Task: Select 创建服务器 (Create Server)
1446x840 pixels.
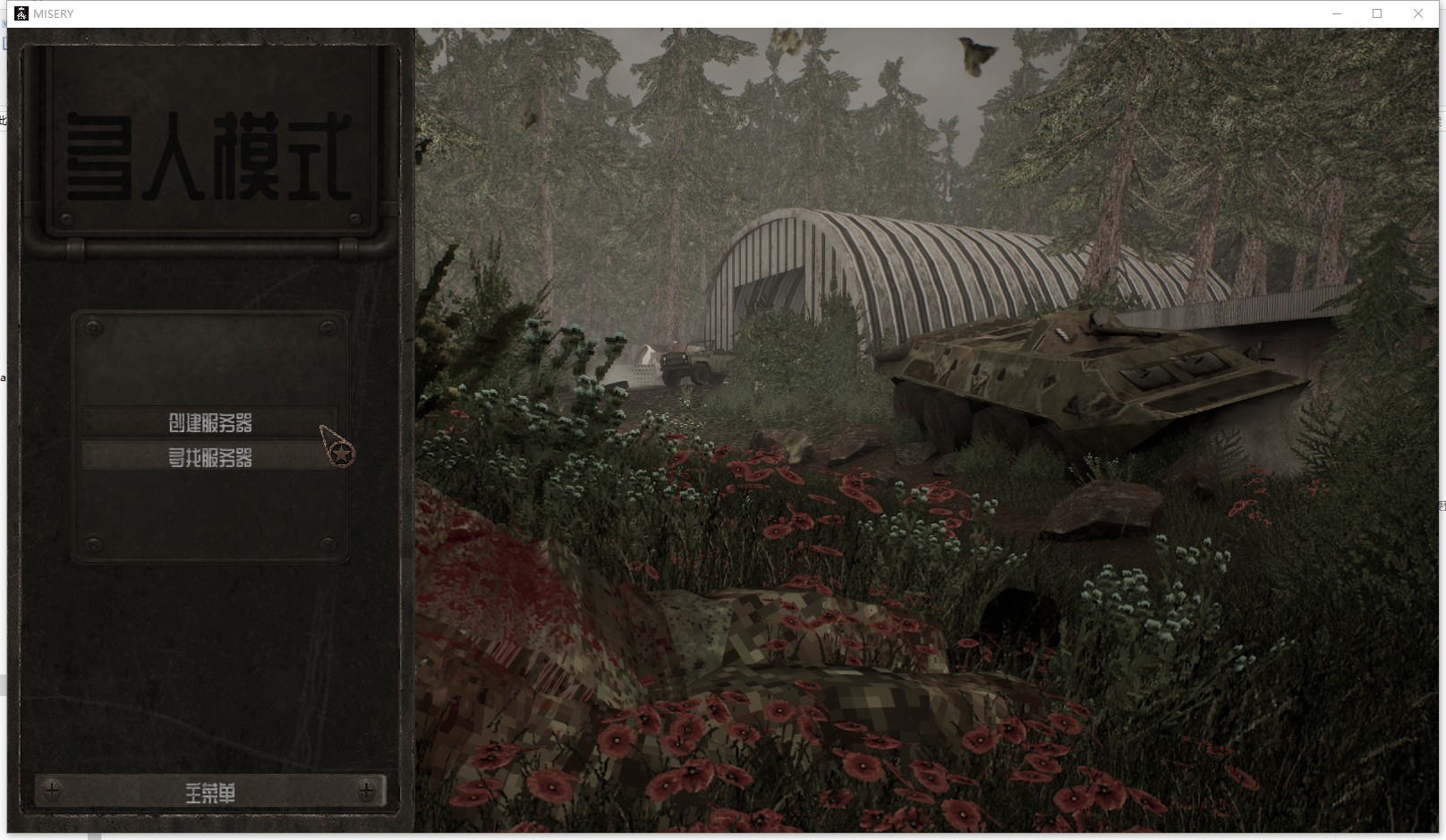Action: (210, 422)
